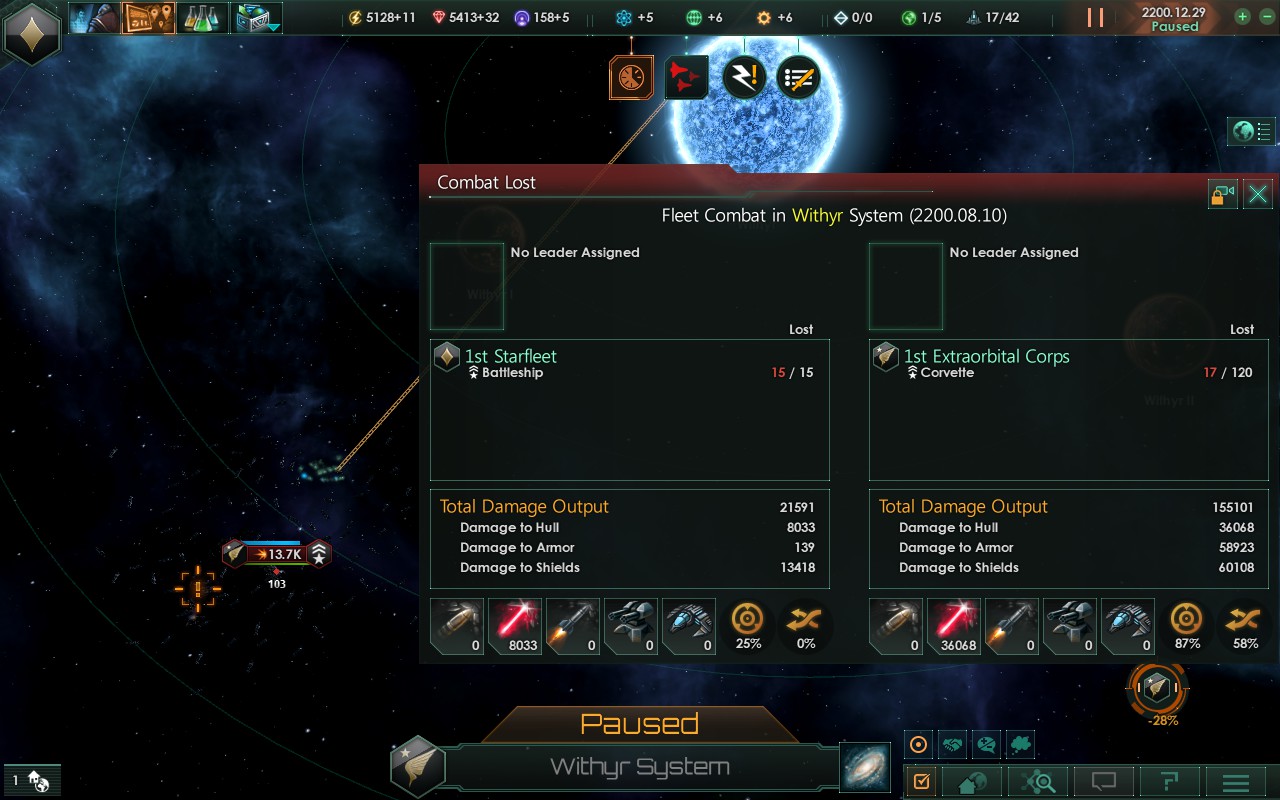The image size is (1280, 800).
Task: Click the orange clock alert icon
Action: pyautogui.click(x=631, y=77)
